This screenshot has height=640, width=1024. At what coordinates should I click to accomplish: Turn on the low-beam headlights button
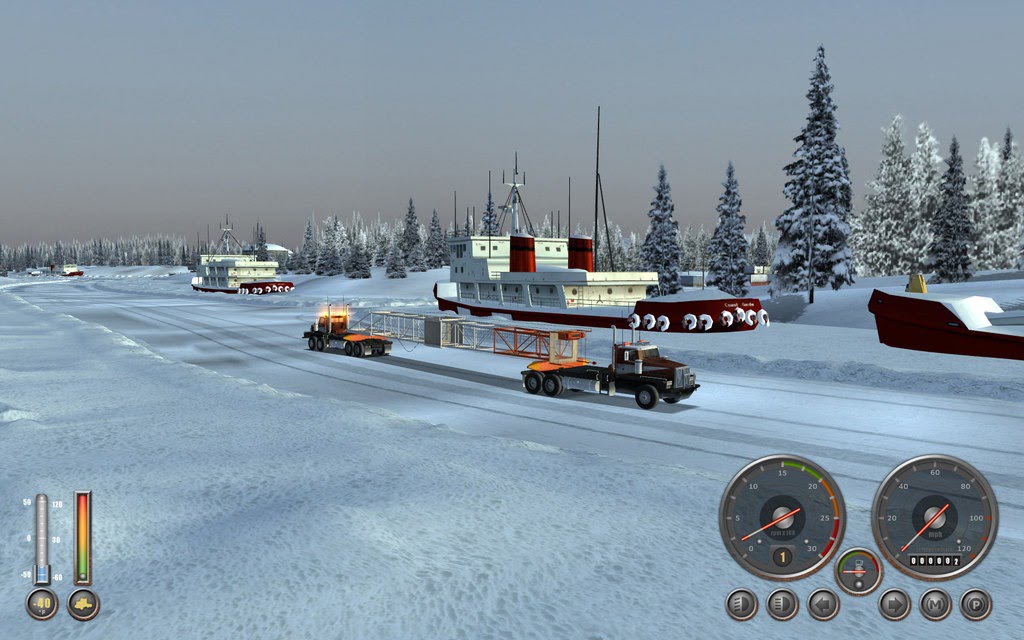(741, 604)
